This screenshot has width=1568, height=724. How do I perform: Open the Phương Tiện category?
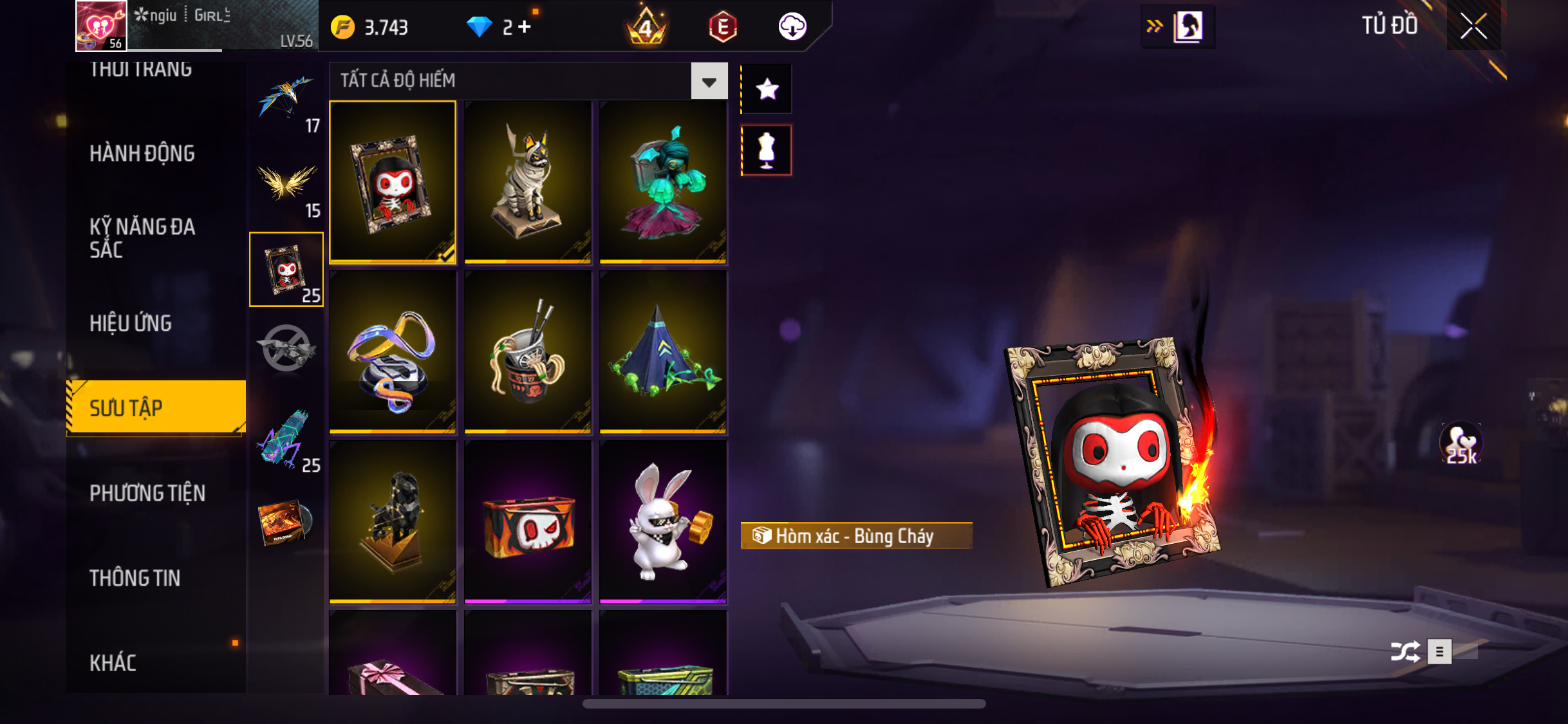click(x=147, y=494)
